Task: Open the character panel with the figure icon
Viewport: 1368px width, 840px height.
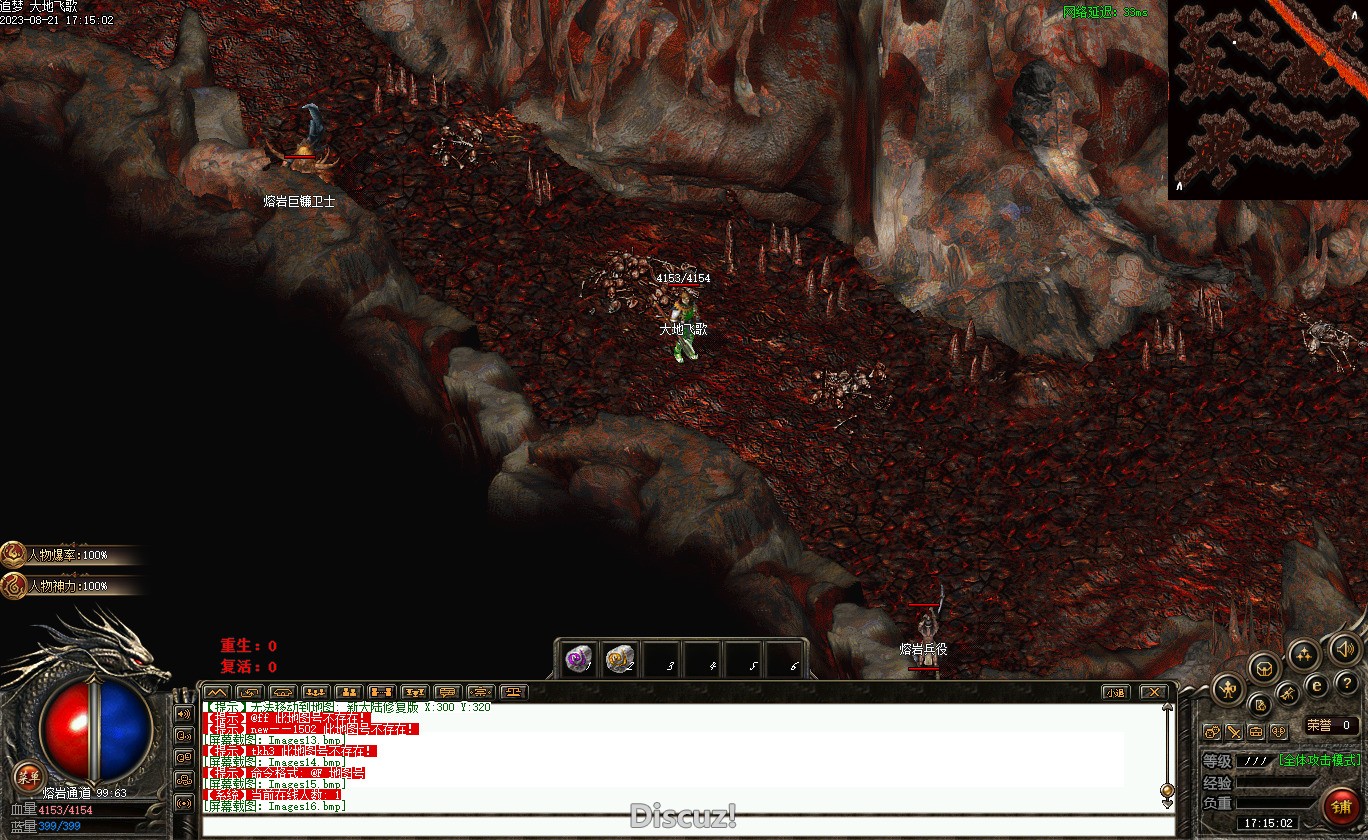Action: pyautogui.click(x=1227, y=688)
